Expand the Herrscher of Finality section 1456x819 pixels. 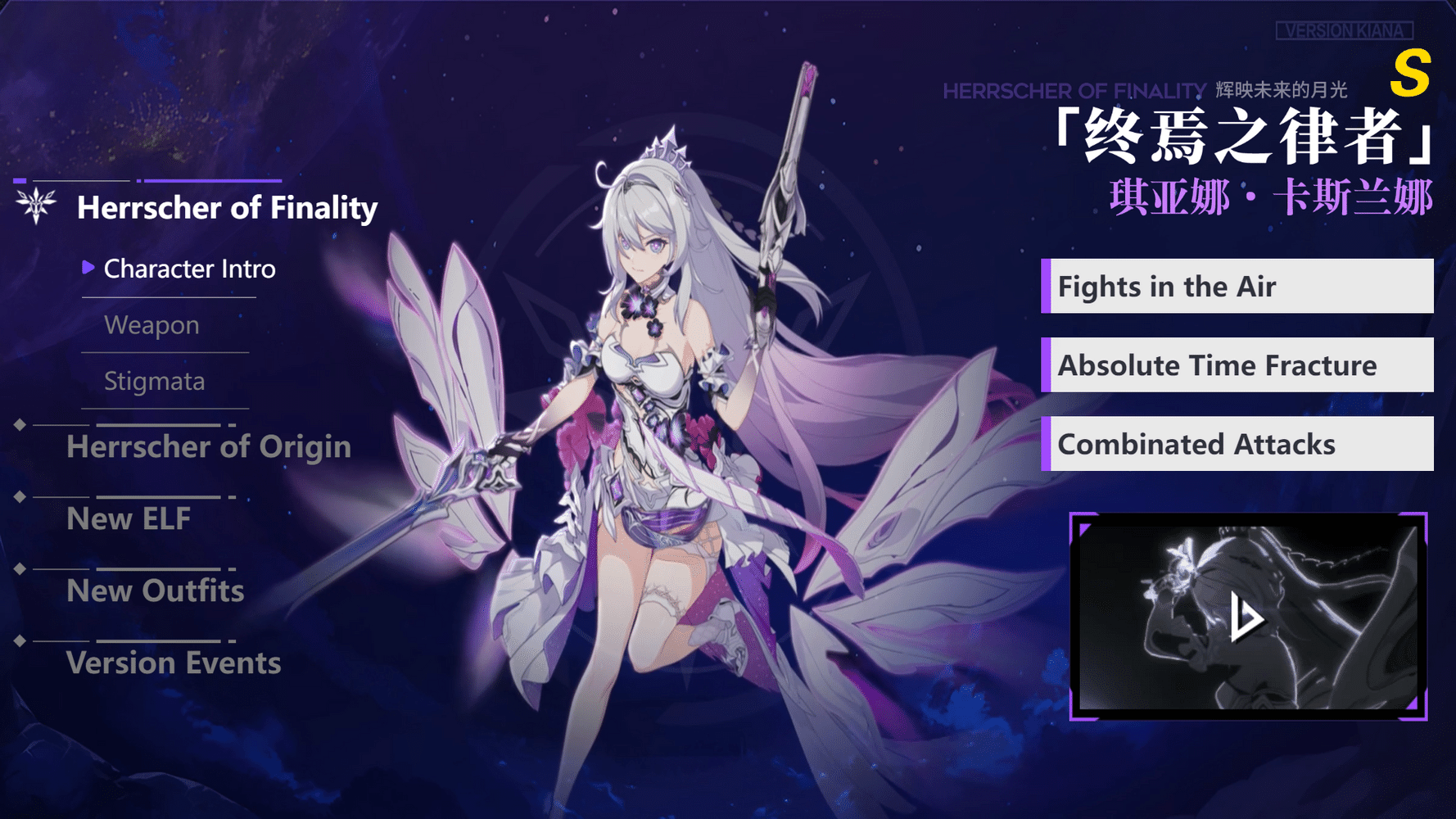click(228, 208)
